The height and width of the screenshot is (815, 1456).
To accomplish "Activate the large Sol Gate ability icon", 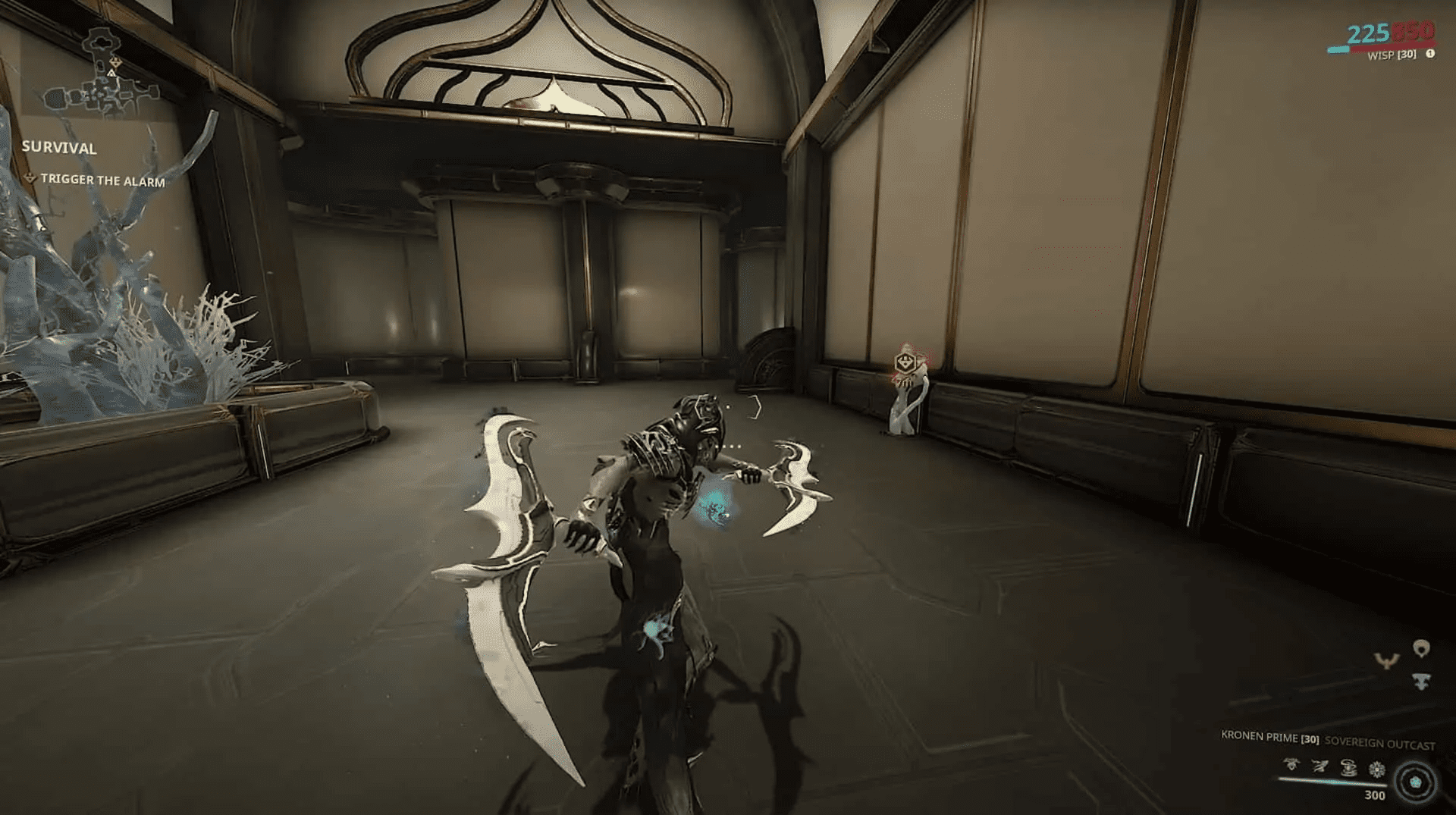I will coord(1415,780).
